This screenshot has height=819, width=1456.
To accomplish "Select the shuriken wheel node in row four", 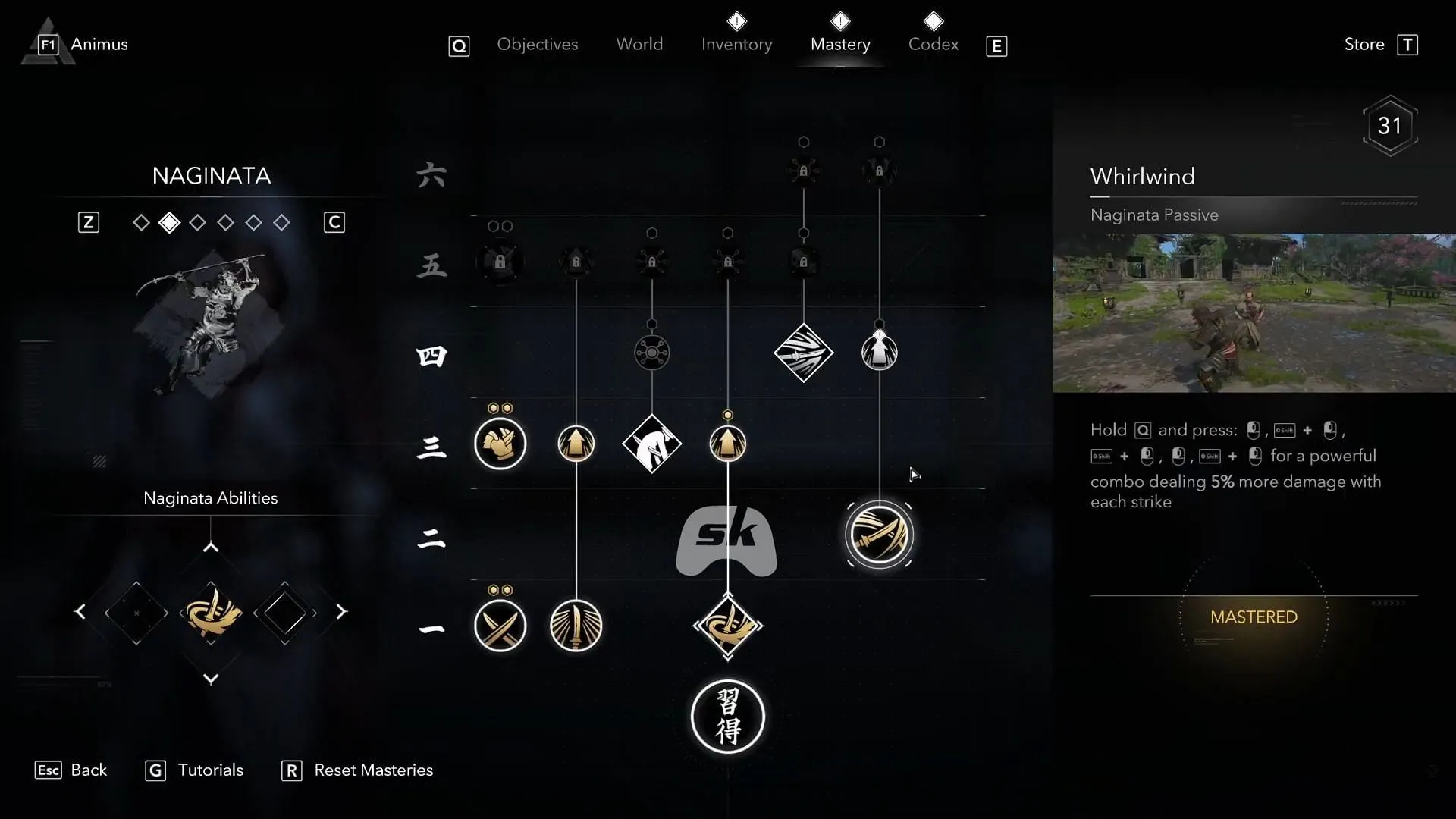I will 652,351.
